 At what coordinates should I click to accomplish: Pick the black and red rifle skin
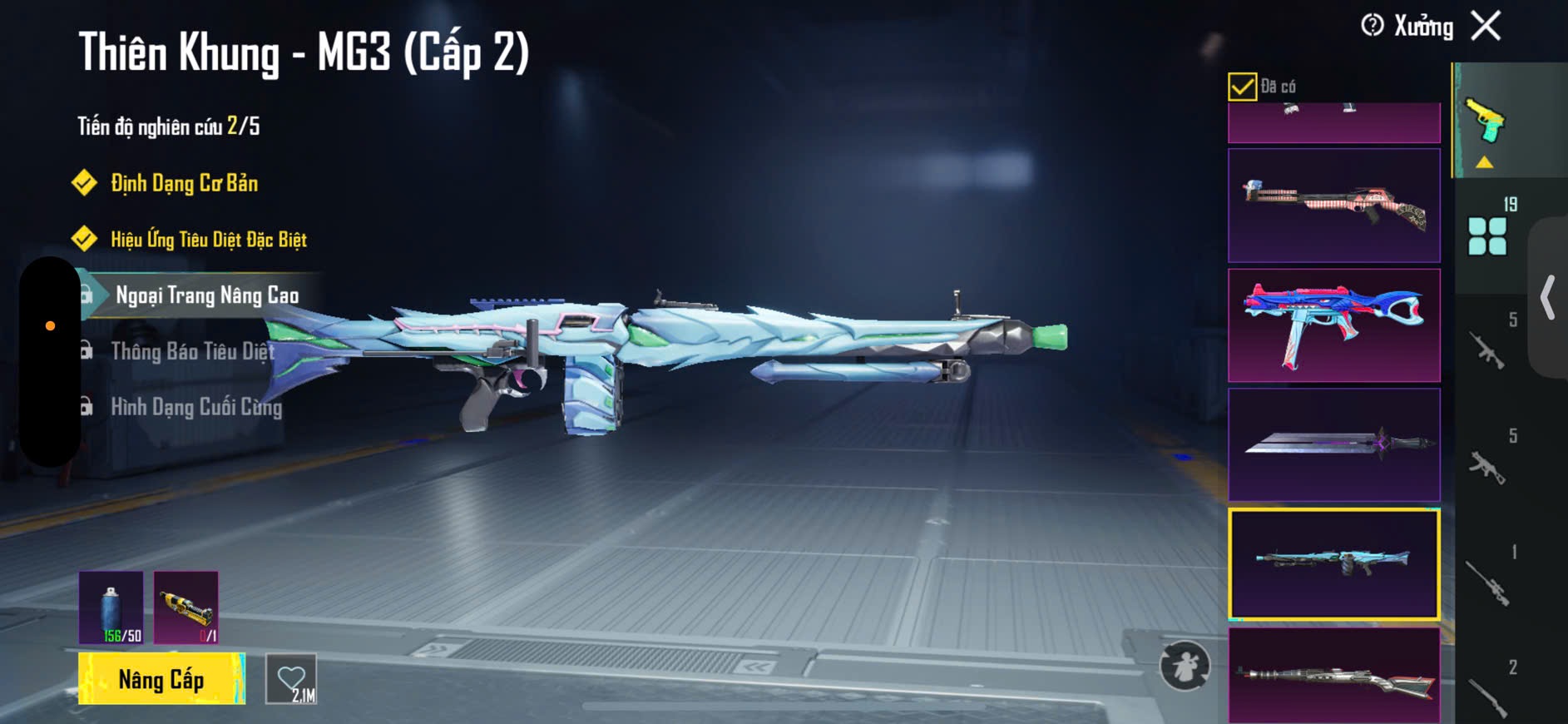tap(1333, 676)
